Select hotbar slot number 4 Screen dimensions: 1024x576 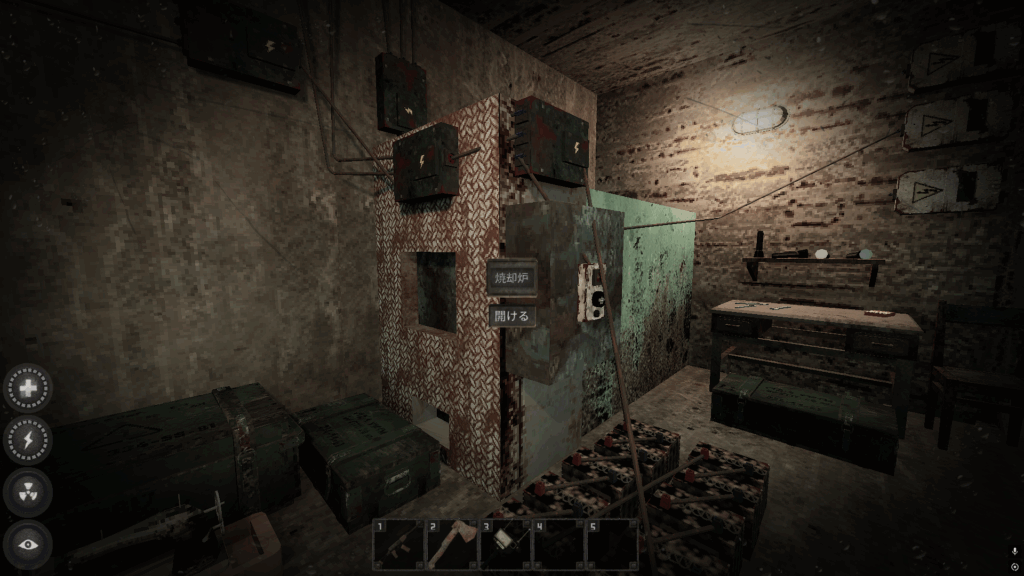(x=557, y=544)
